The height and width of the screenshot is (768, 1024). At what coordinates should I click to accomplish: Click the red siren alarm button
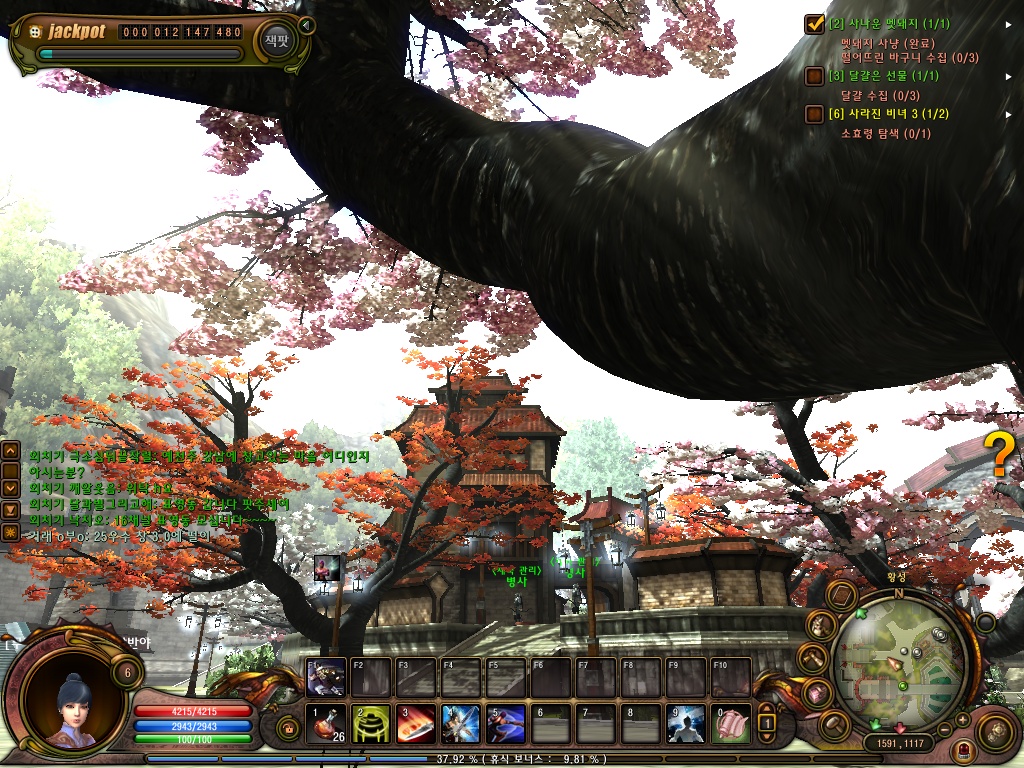[x=966, y=750]
